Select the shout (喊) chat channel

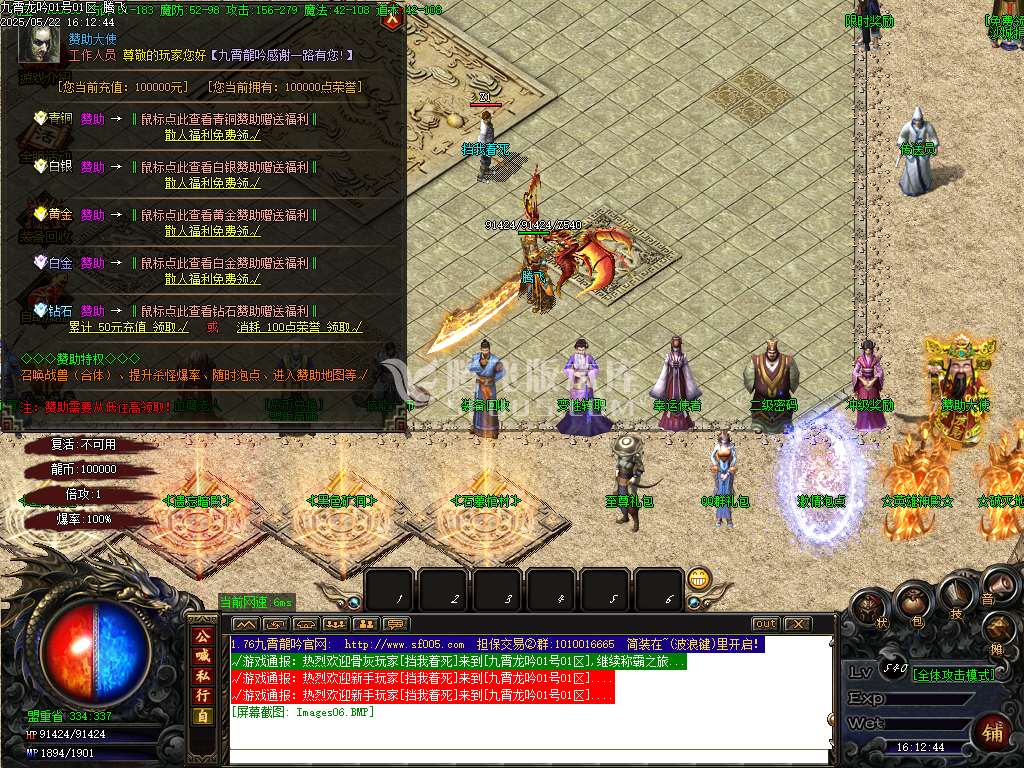pos(202,655)
